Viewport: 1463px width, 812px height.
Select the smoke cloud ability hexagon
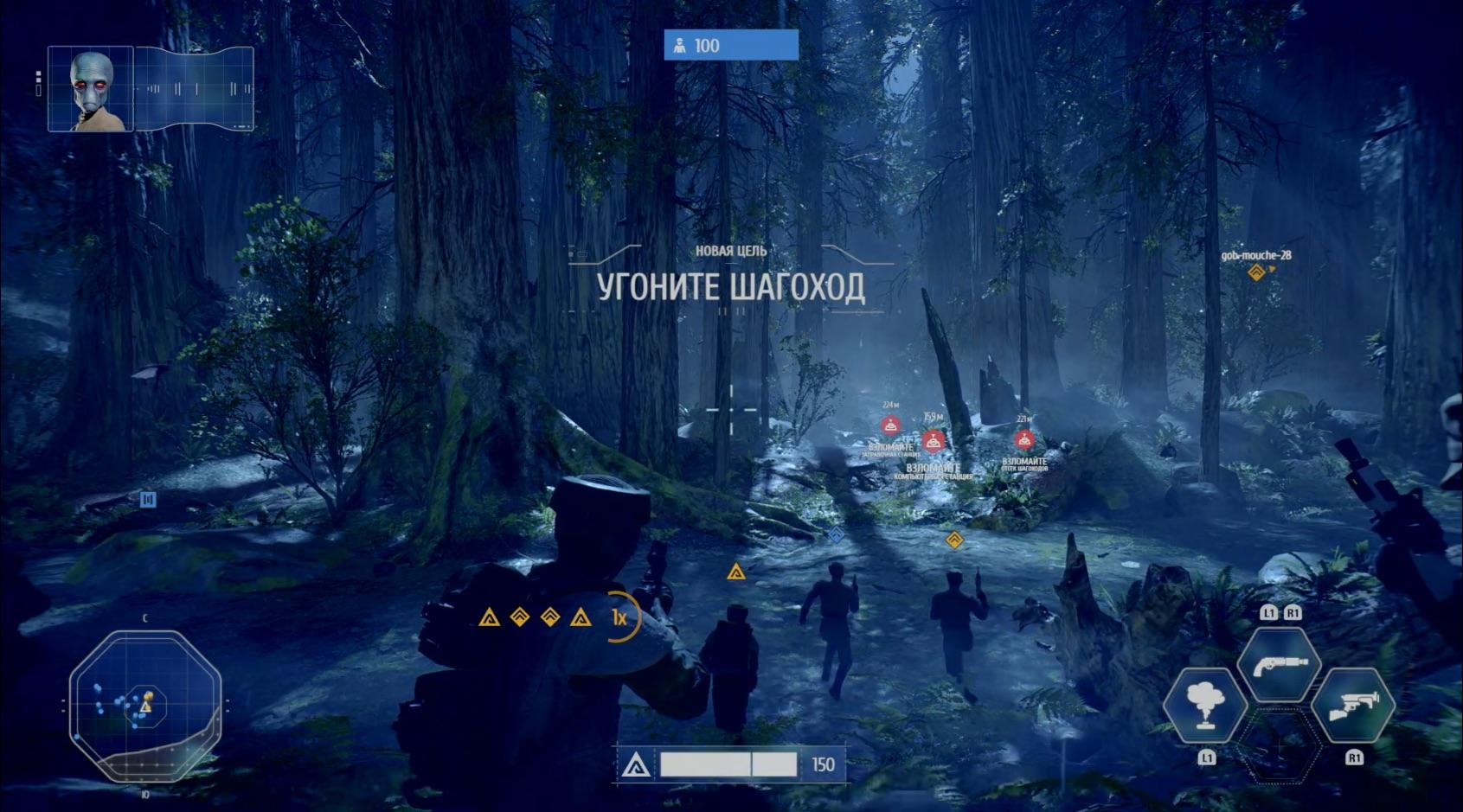tap(1204, 706)
